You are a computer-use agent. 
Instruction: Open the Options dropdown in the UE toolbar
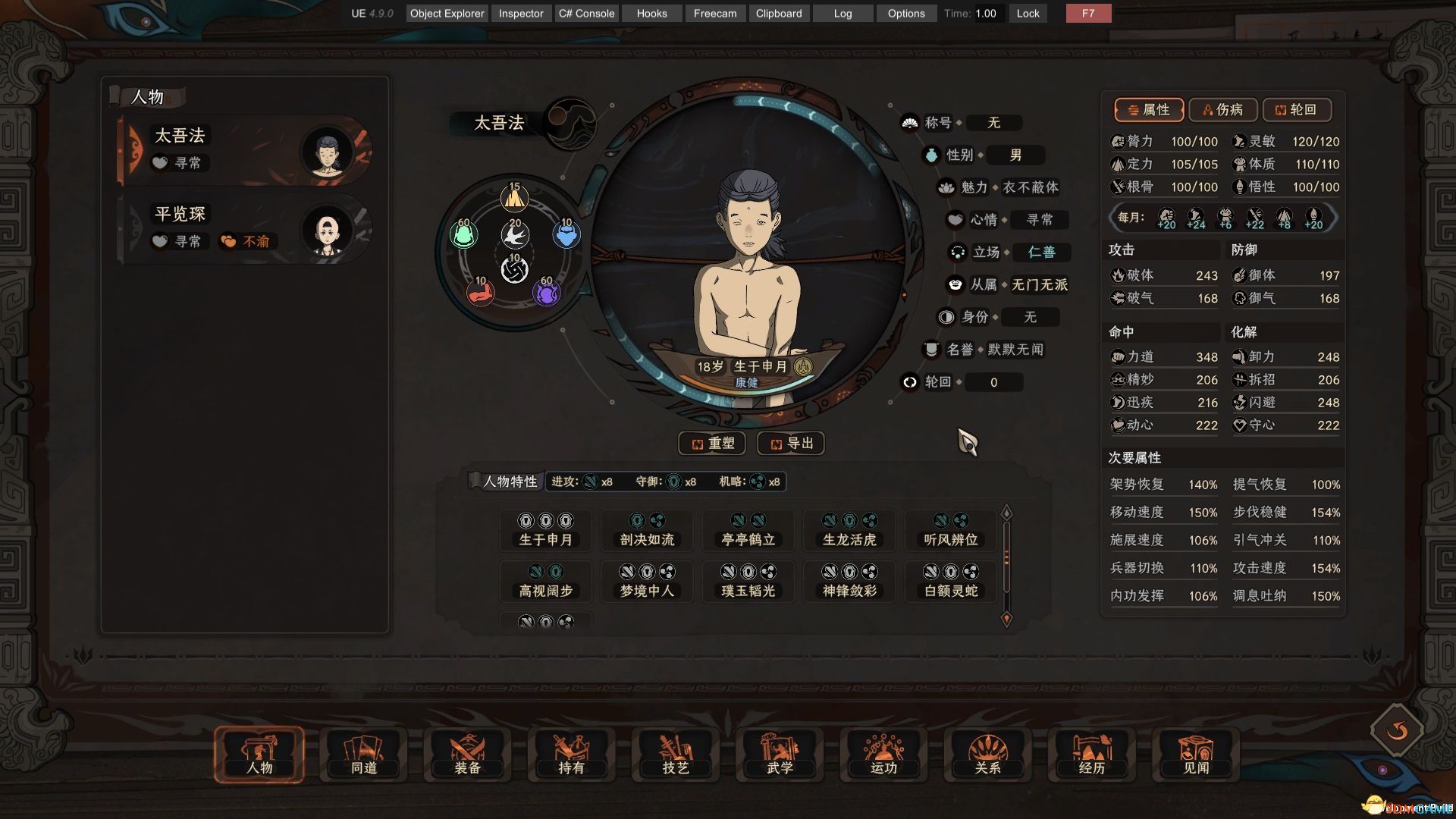pos(905,13)
